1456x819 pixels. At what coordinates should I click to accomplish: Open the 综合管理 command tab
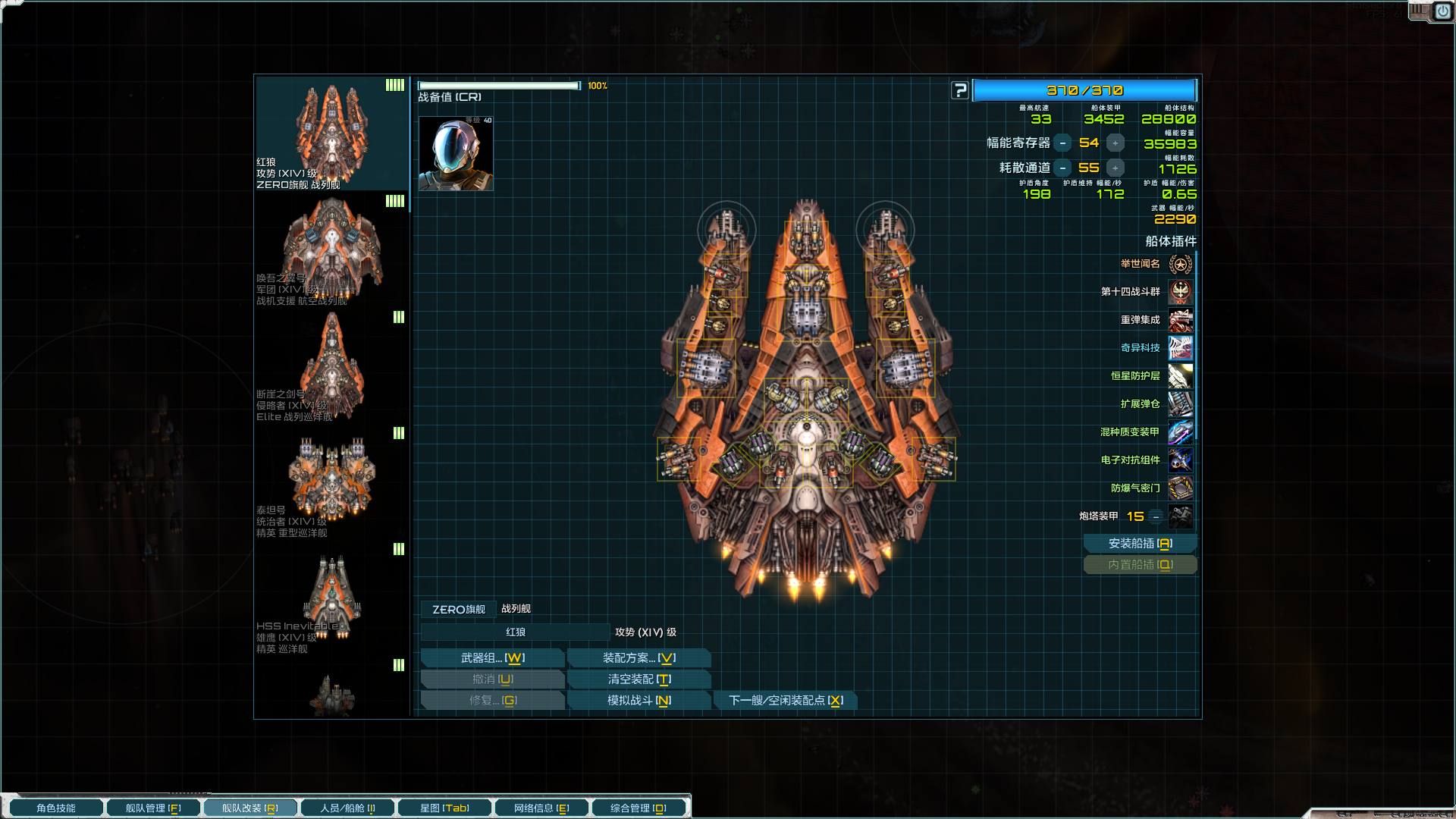pos(639,808)
